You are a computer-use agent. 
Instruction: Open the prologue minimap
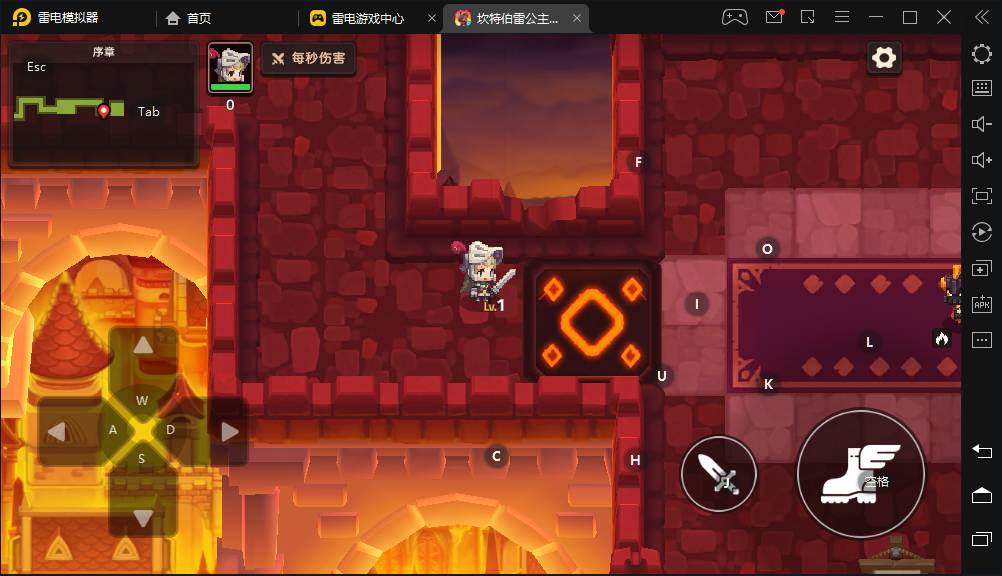(x=103, y=104)
